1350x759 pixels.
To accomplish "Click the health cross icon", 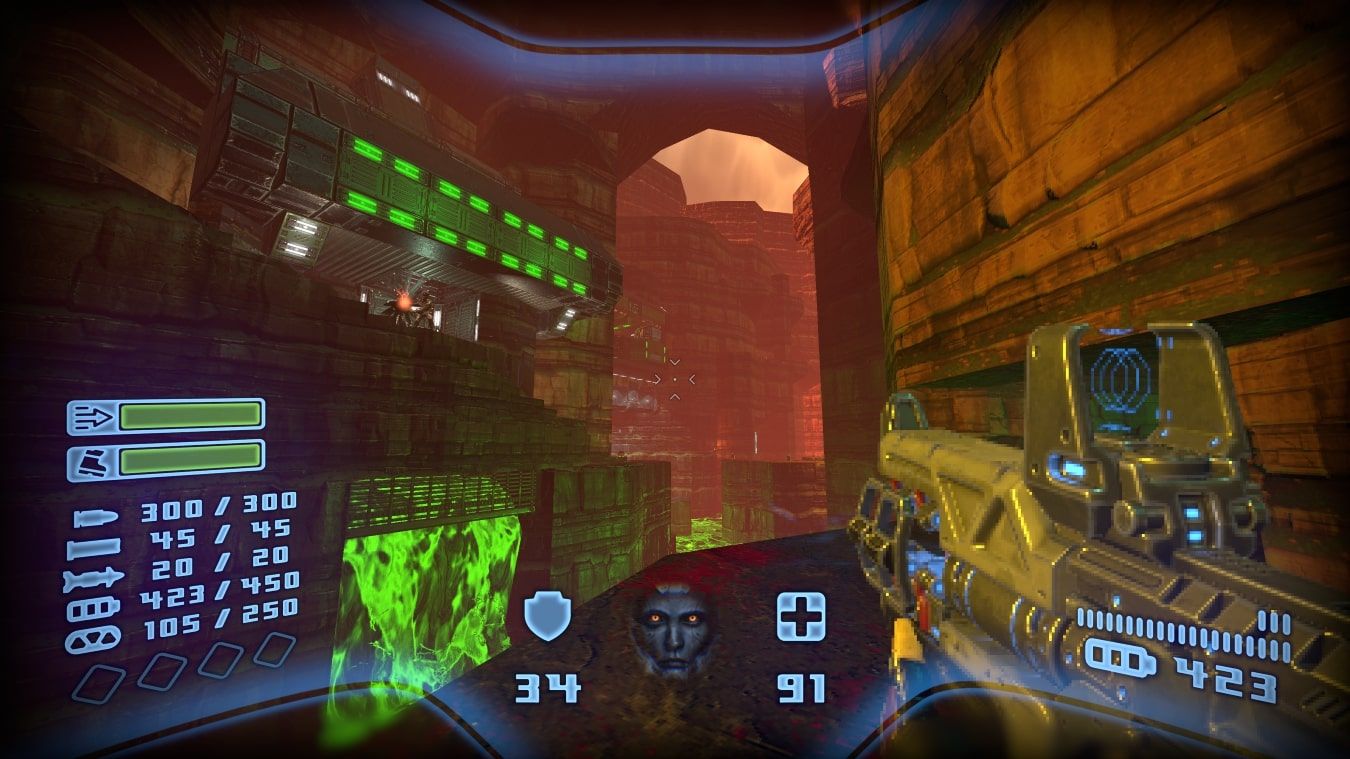I will click(x=801, y=616).
